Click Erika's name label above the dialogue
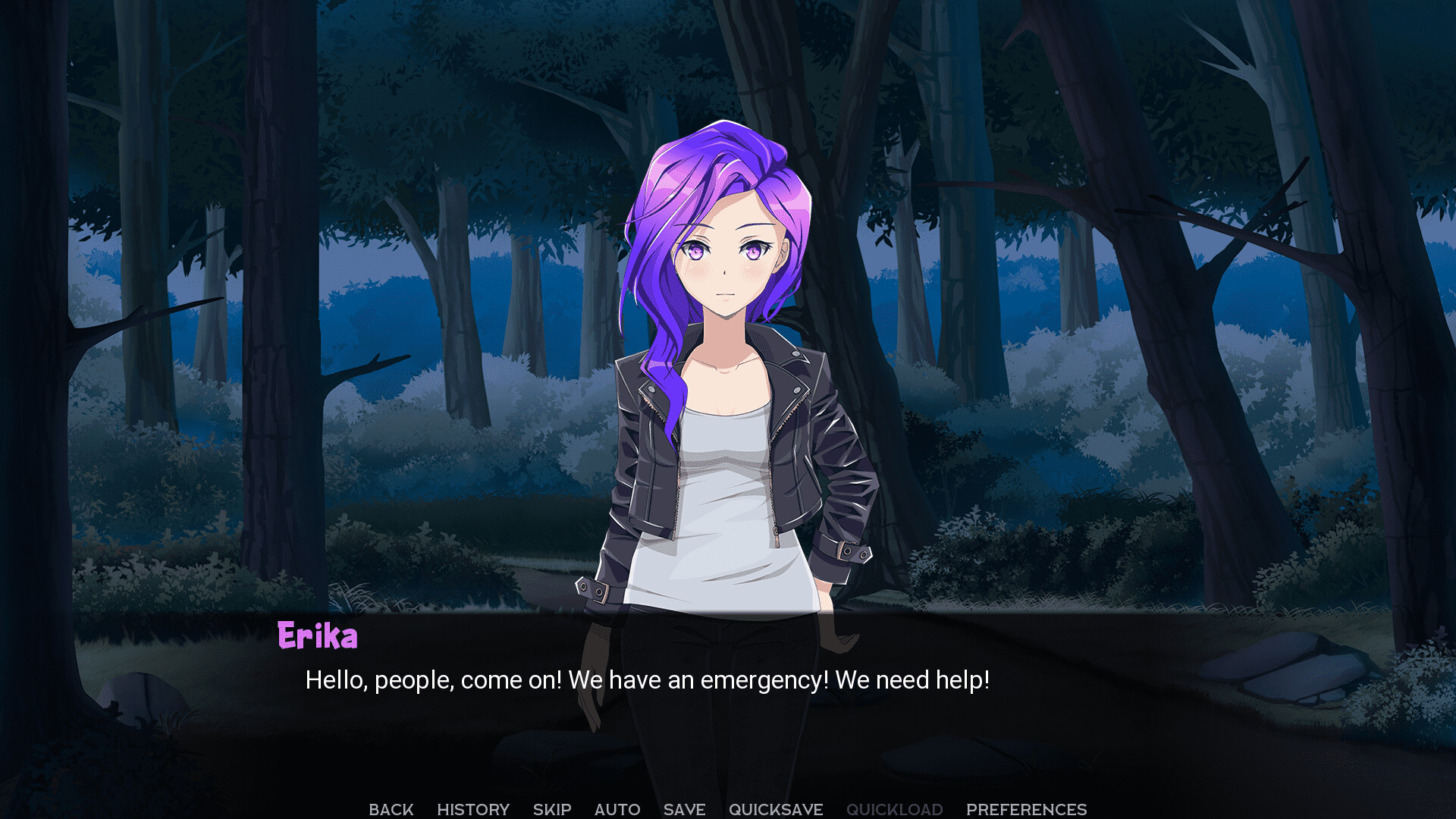This screenshot has width=1456, height=819. pos(316,636)
